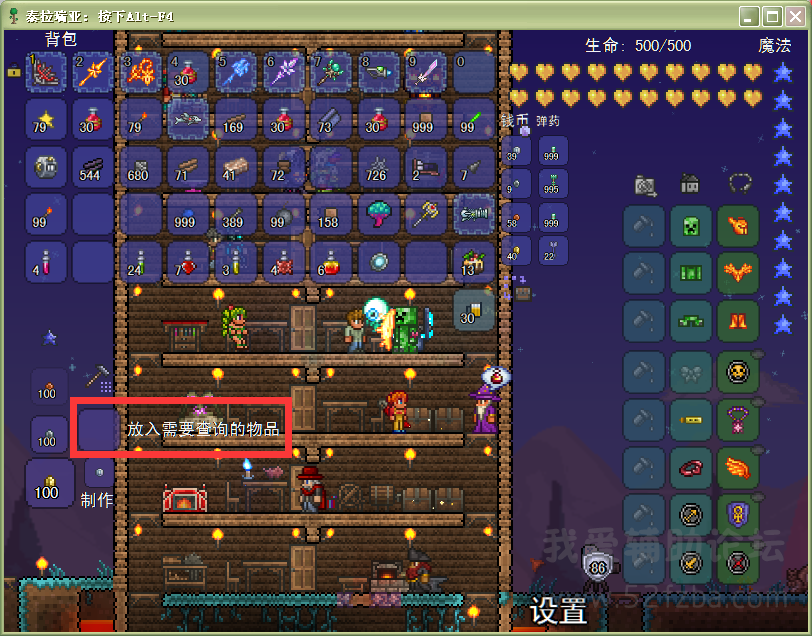Toggle the camera mode icon
Viewport: 812px width, 636px height.
[x=645, y=185]
